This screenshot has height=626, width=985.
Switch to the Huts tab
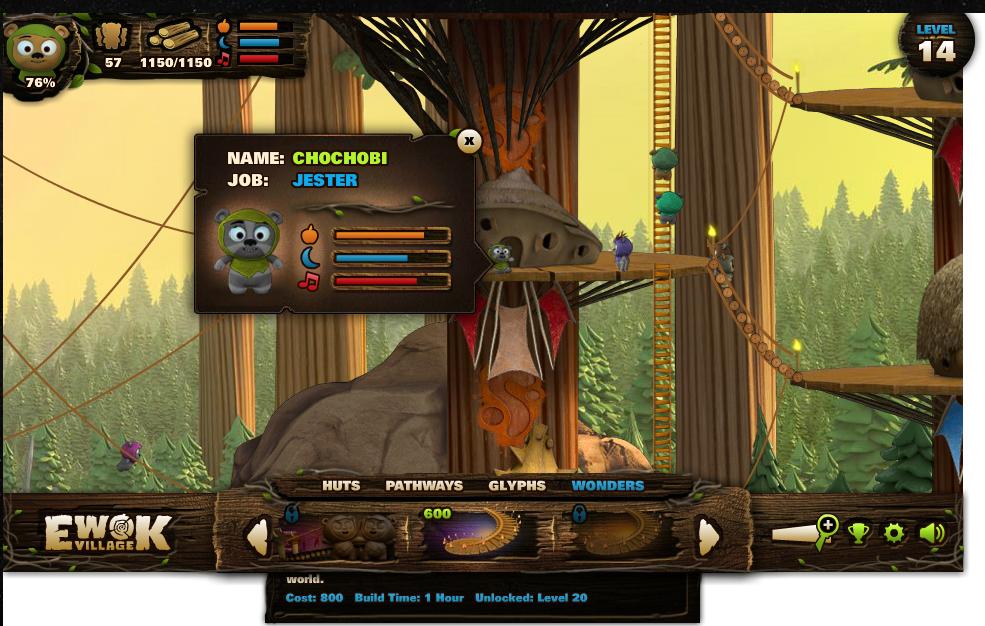tap(341, 486)
